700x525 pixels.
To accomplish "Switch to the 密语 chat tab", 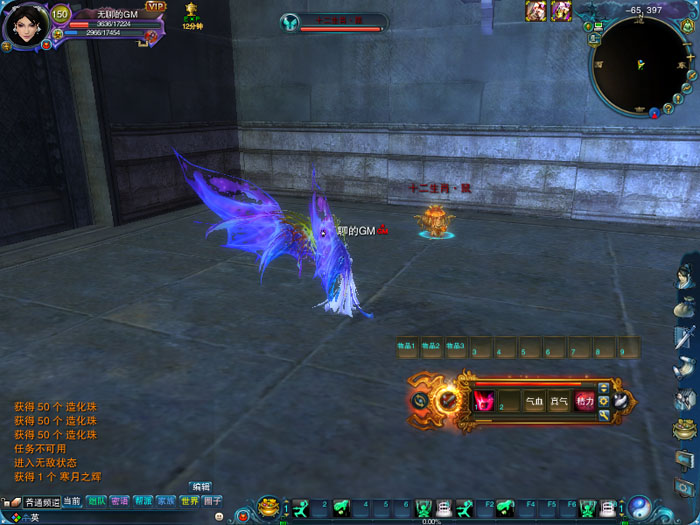I will coord(120,501).
